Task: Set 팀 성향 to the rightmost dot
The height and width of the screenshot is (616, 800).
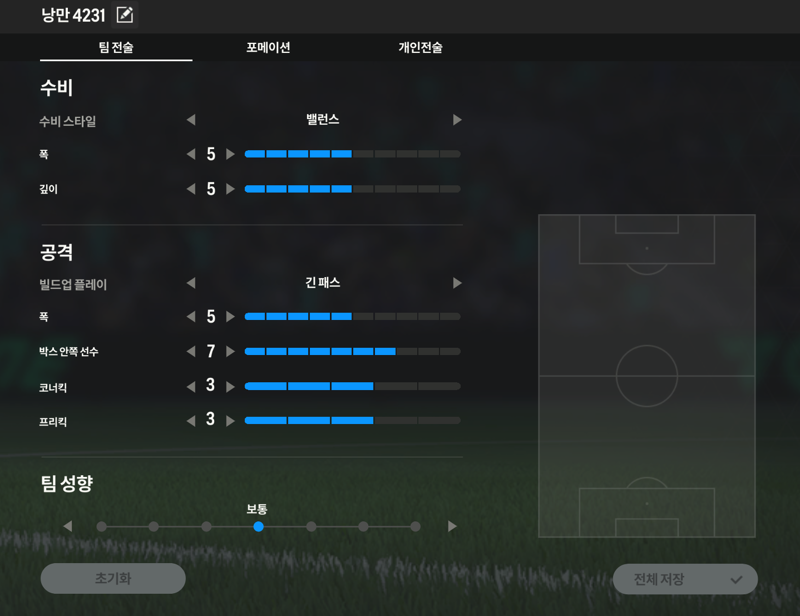Action: (415, 526)
